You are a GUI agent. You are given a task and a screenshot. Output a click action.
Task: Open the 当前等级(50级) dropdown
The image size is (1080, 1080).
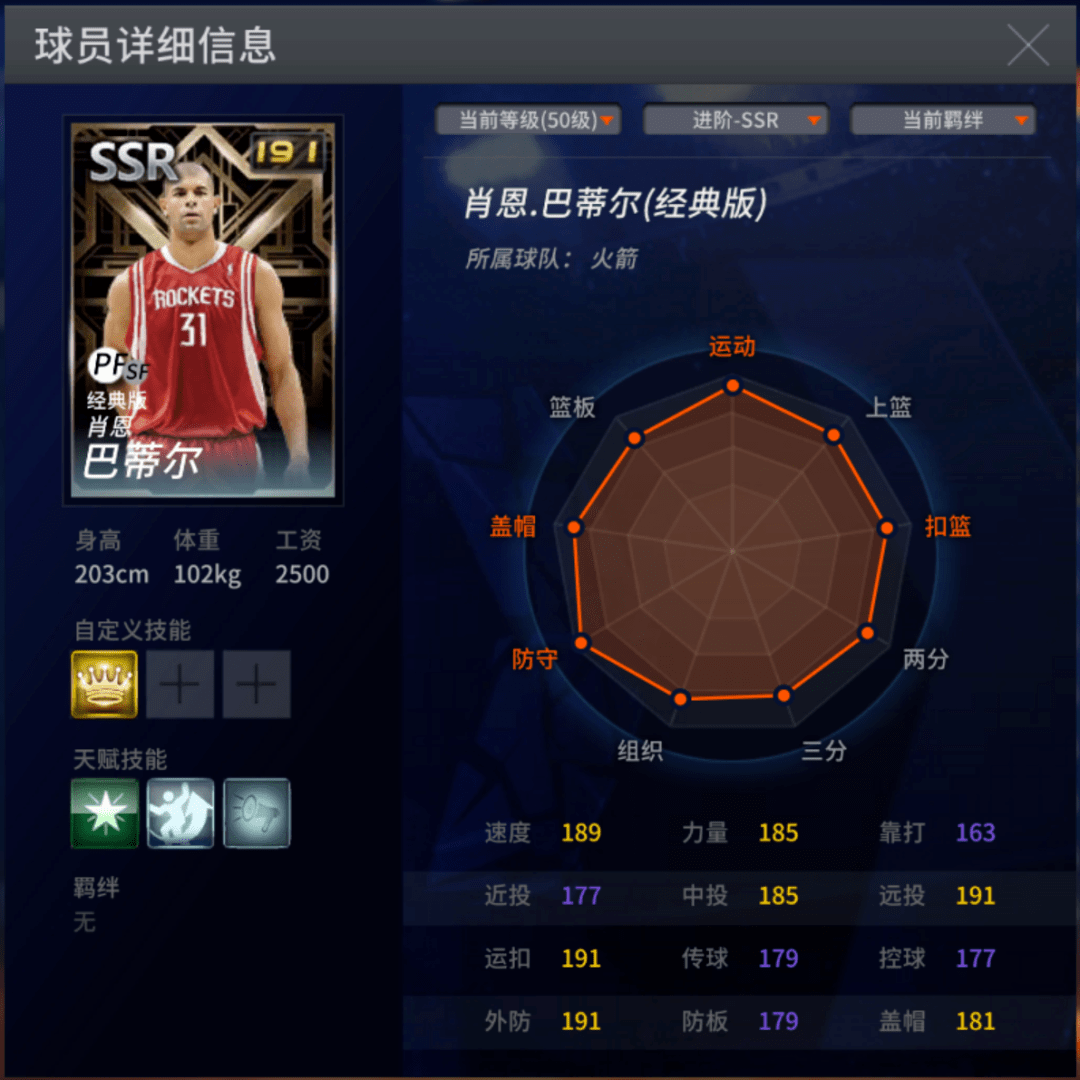pyautogui.click(x=529, y=121)
